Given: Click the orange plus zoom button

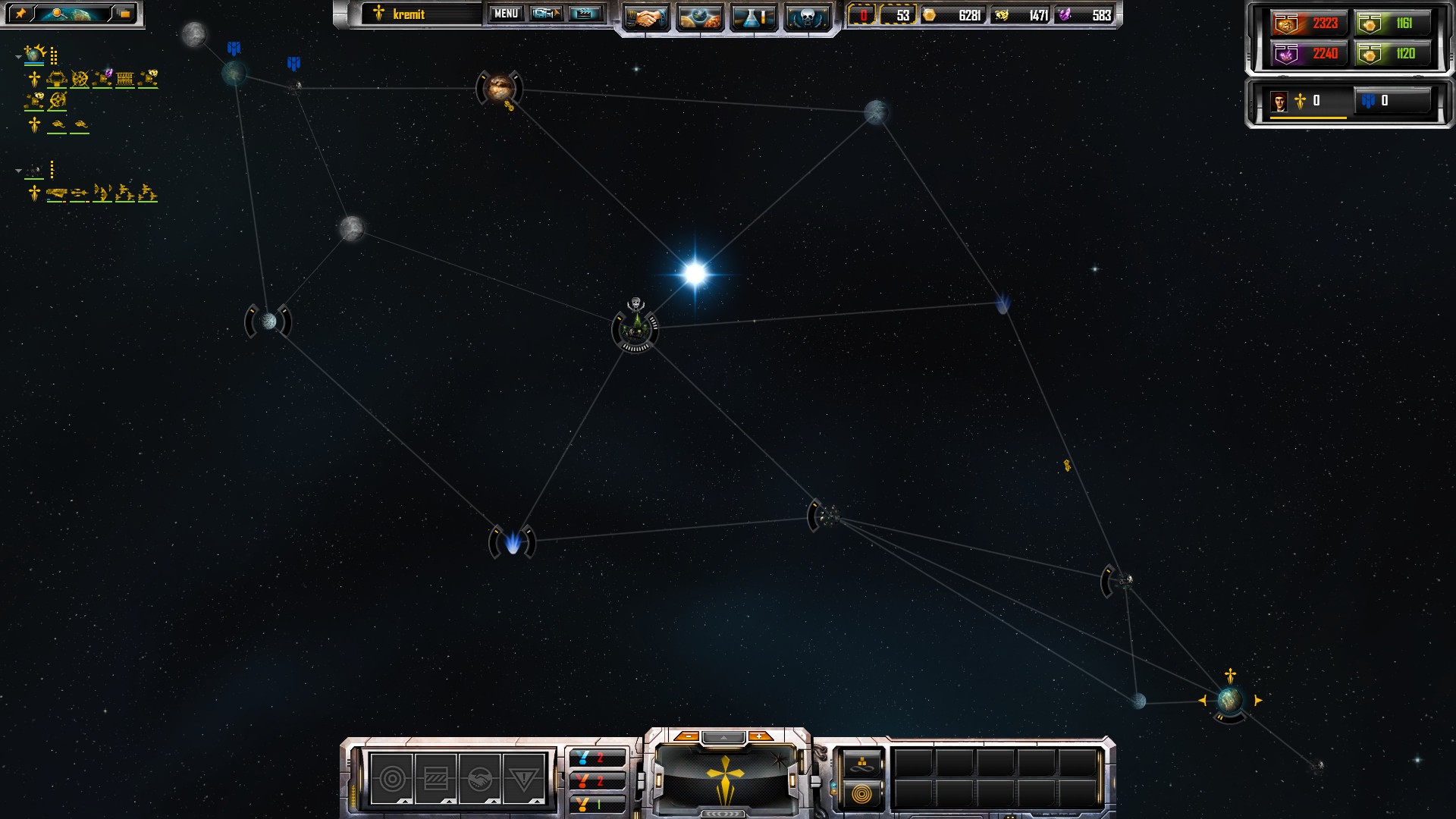Looking at the screenshot, I should tap(759, 736).
